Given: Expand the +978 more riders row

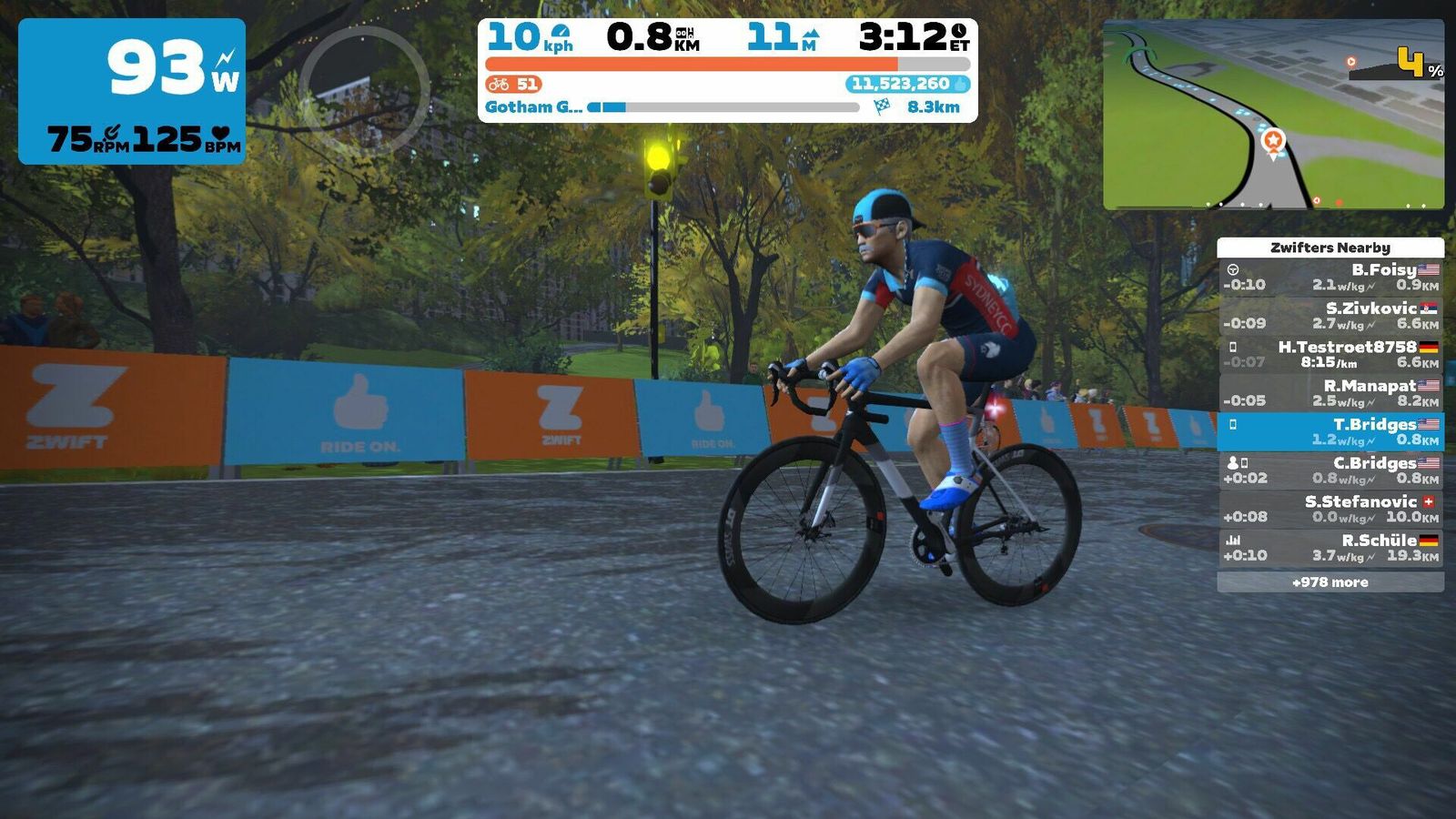Looking at the screenshot, I should coord(1330,582).
